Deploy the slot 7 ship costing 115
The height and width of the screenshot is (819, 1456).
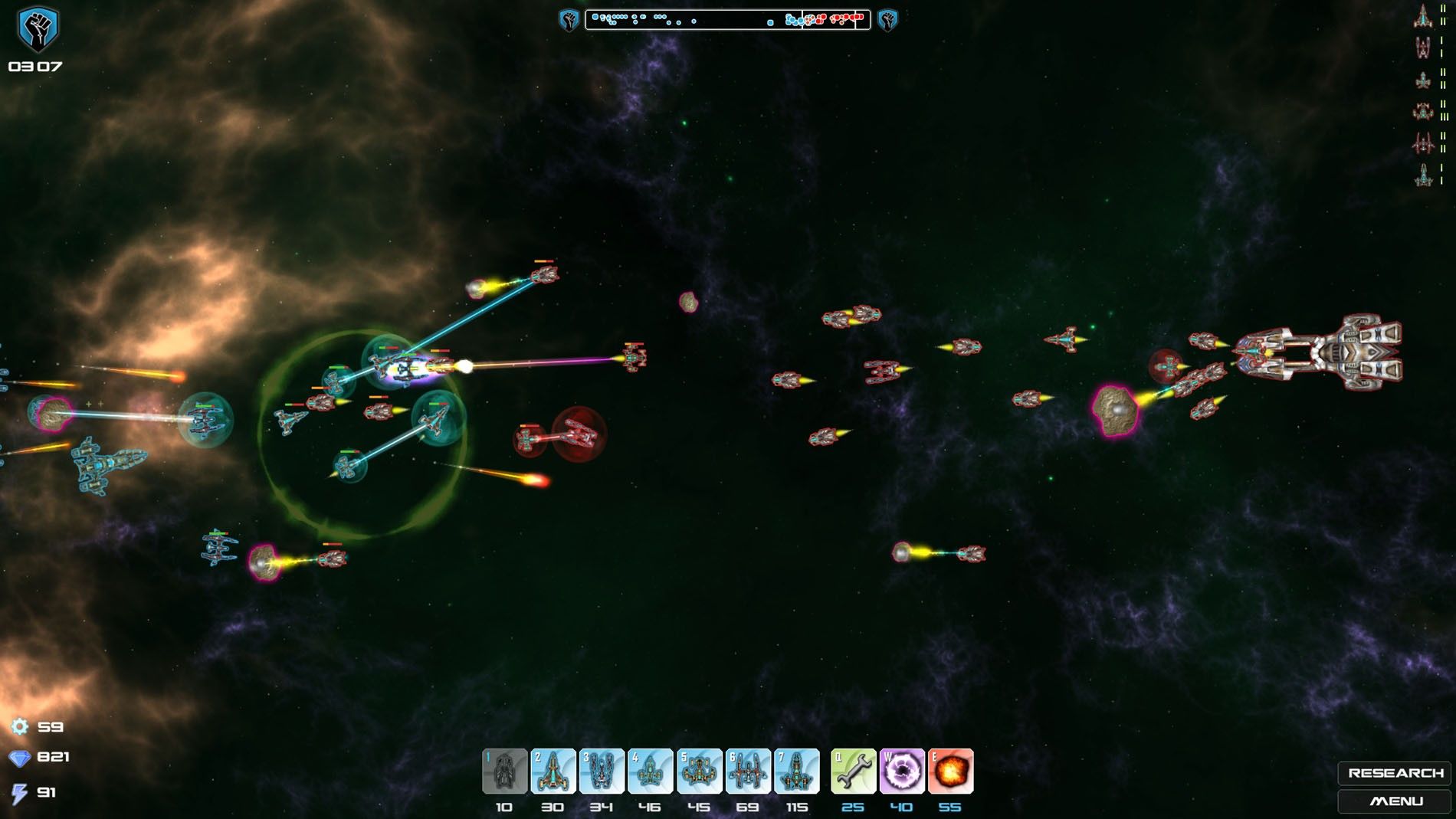point(796,771)
